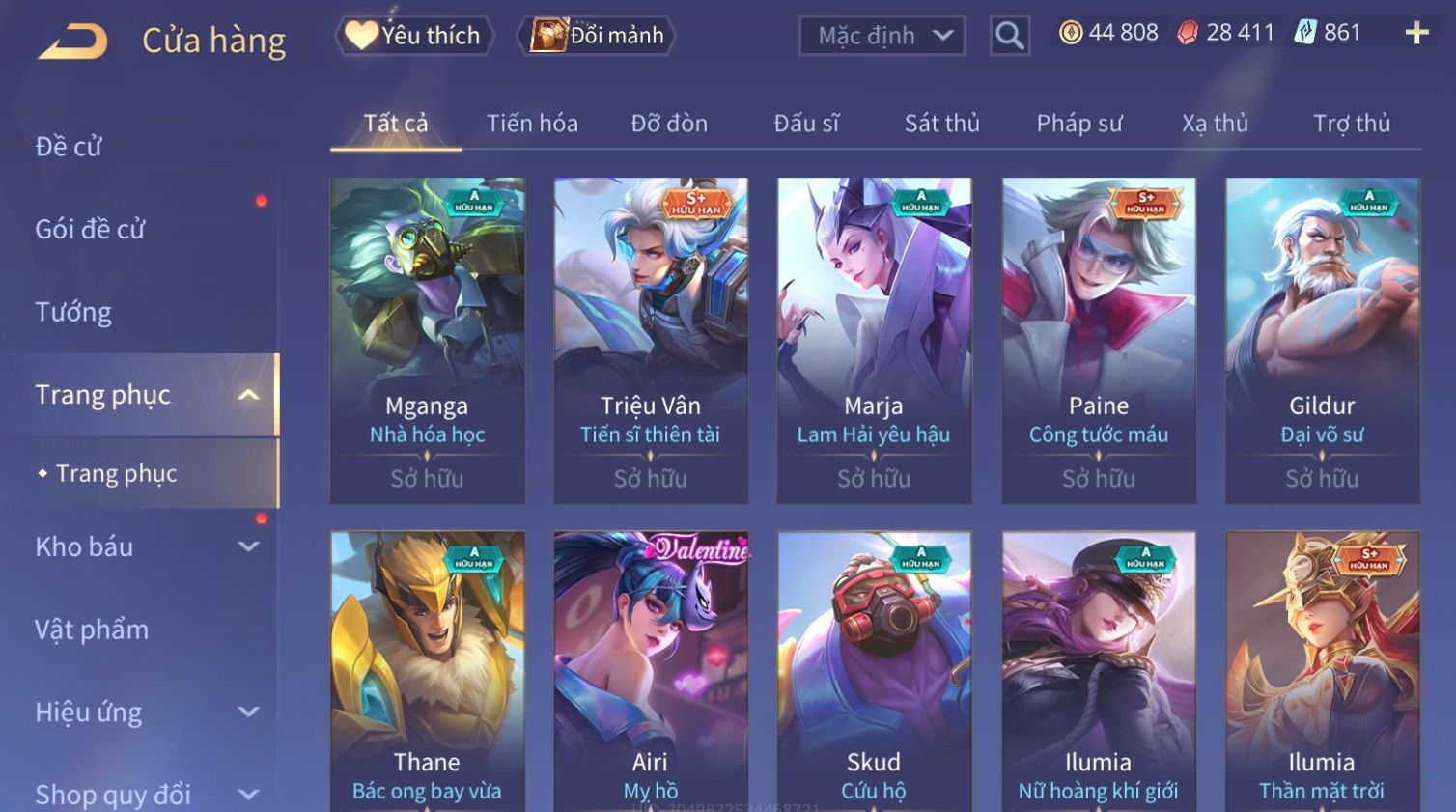Pick the Gildur Đại võ sư skin card
Screen dimensions: 1456x812
pos(1322,340)
